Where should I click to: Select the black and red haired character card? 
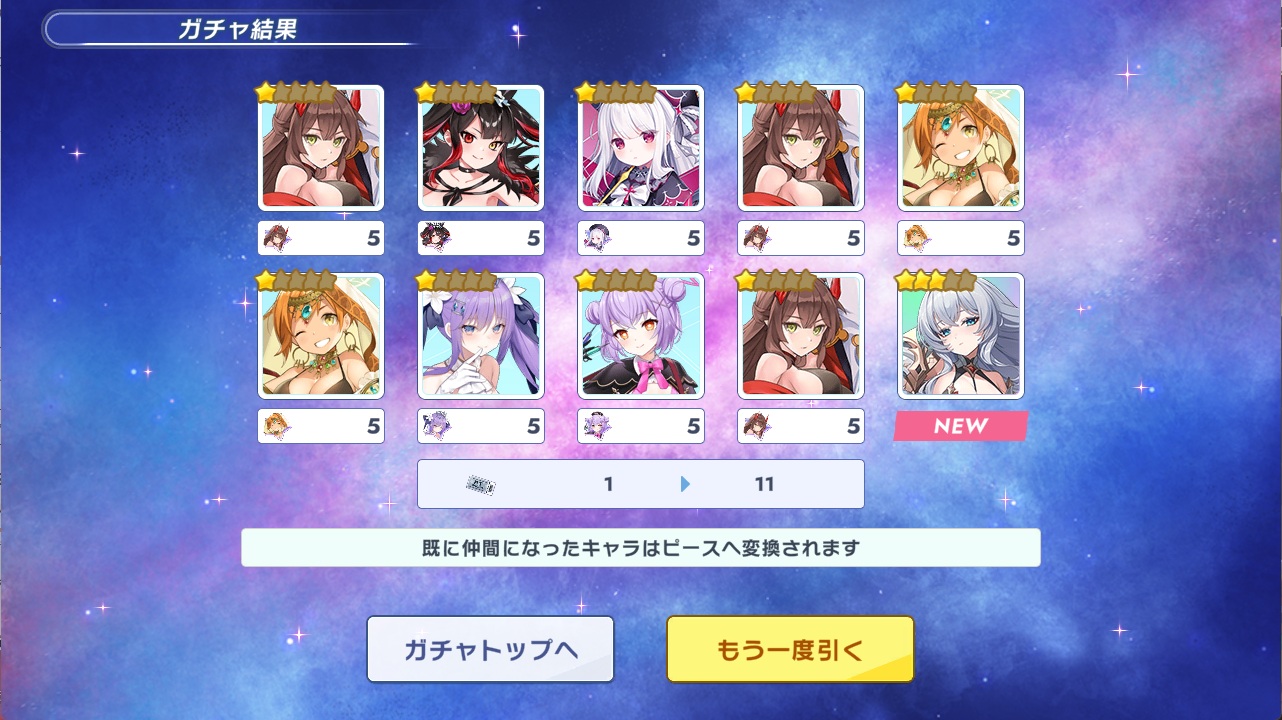(481, 148)
